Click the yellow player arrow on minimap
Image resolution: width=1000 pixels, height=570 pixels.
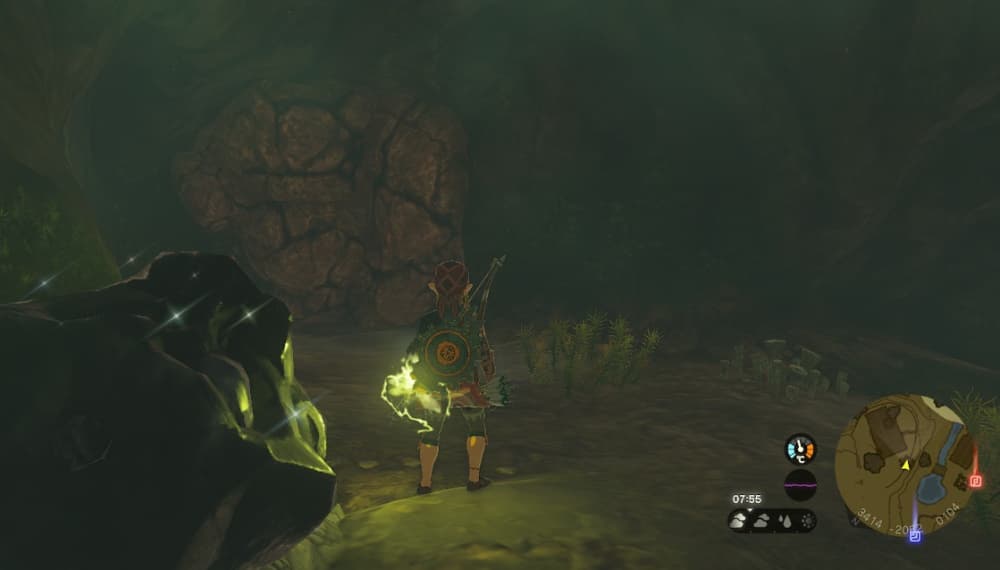[x=904, y=464]
